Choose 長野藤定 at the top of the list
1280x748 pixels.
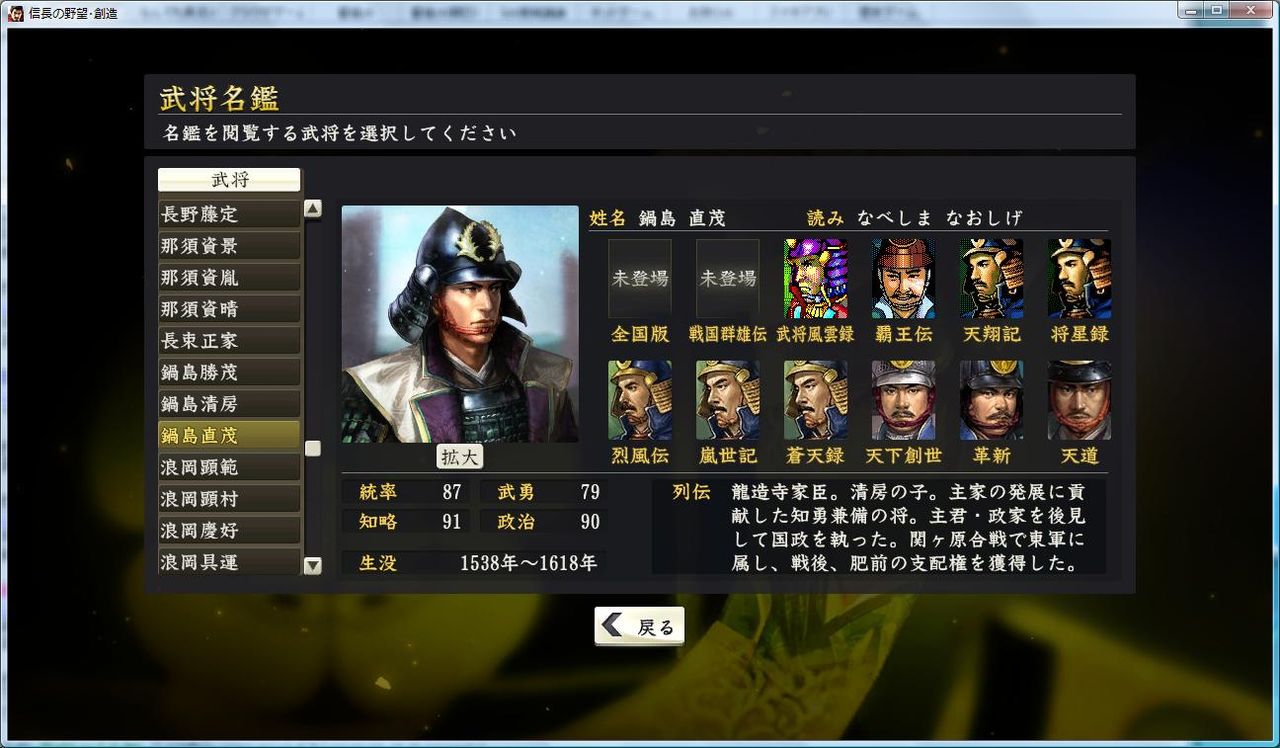(228, 213)
